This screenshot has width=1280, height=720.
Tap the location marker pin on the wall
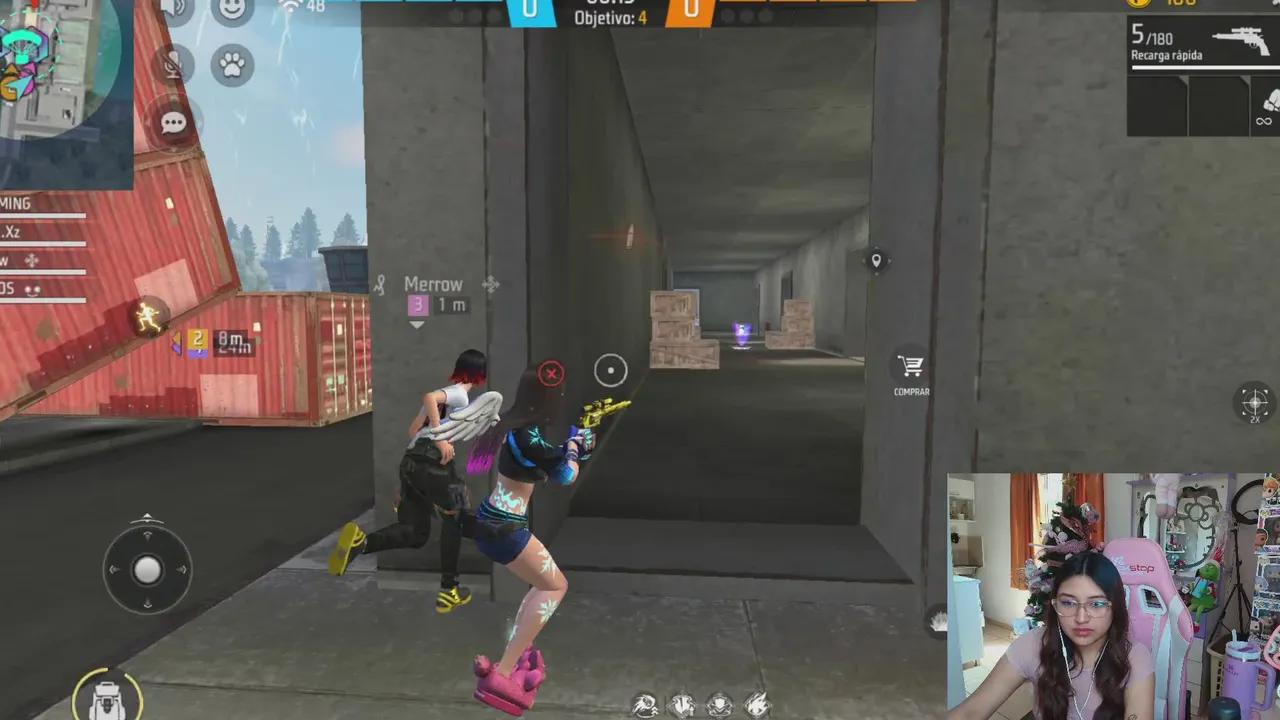[877, 261]
